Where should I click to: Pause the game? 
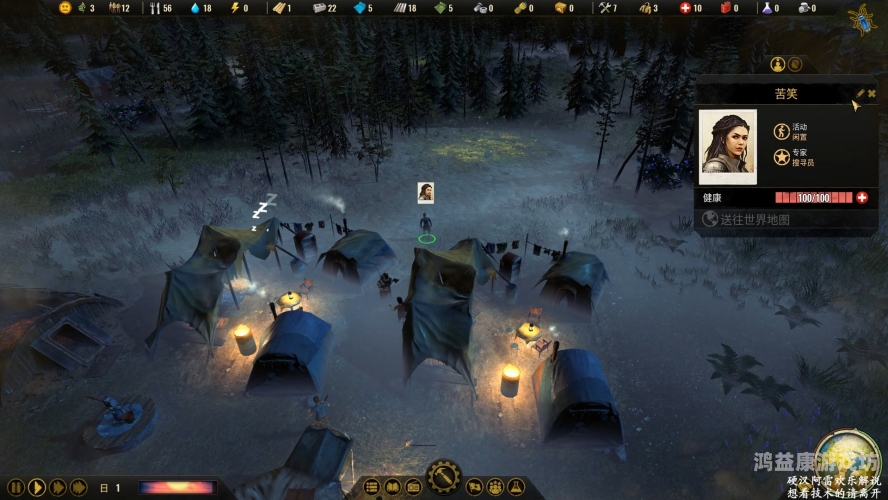point(15,488)
